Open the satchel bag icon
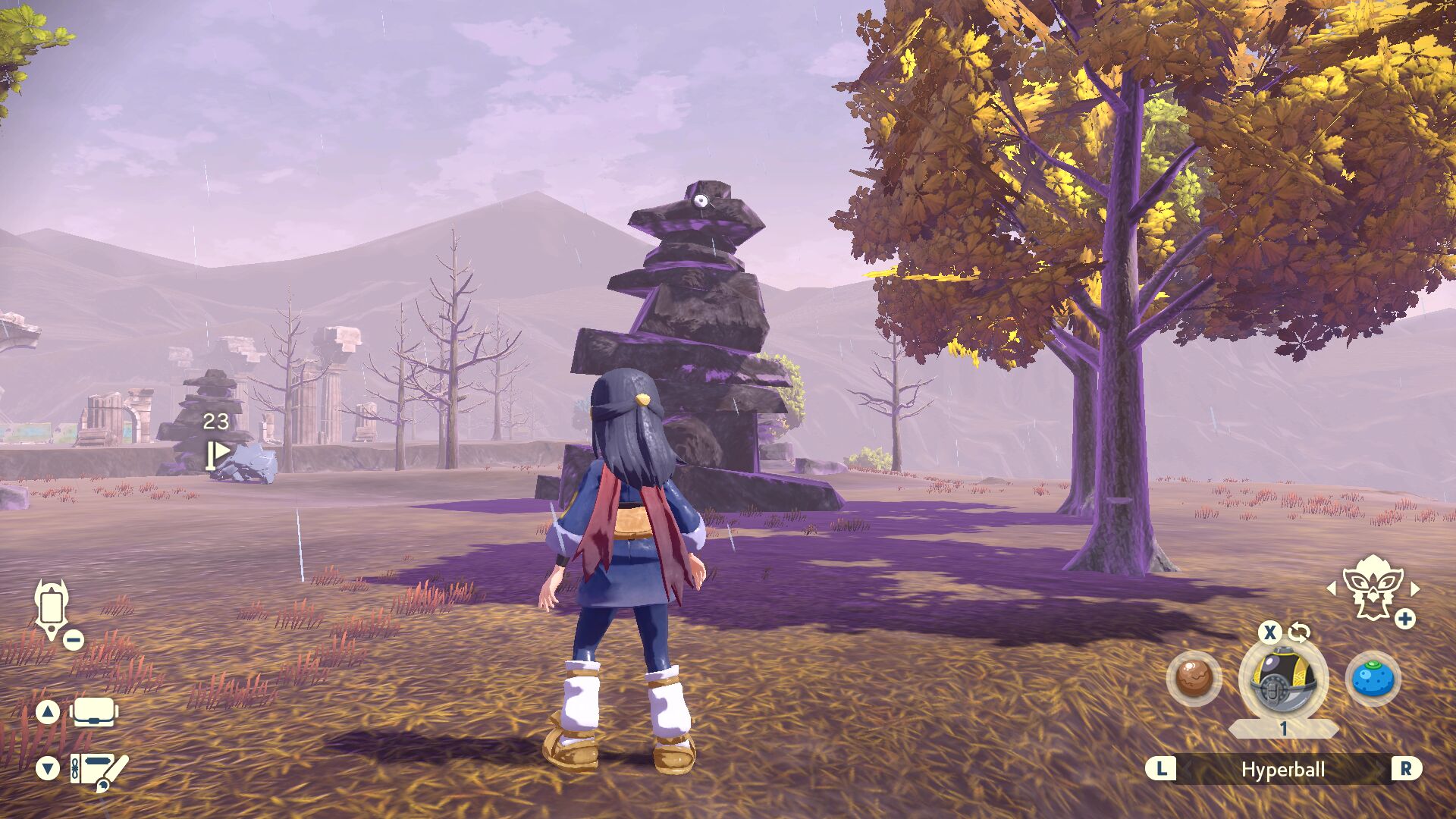1456x819 pixels. [94, 712]
